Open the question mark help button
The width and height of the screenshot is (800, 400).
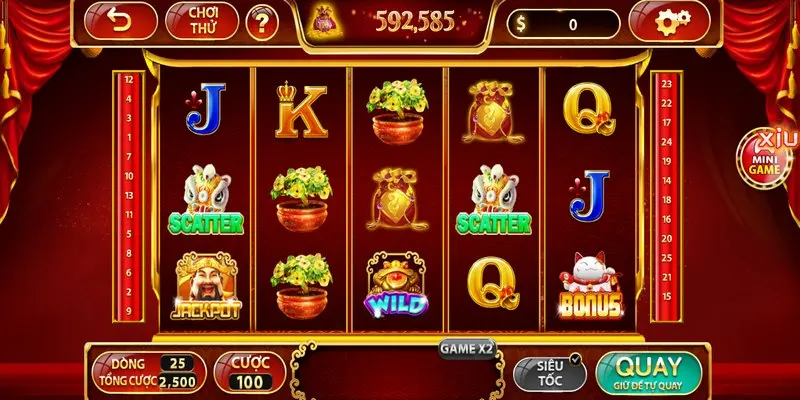[262, 23]
